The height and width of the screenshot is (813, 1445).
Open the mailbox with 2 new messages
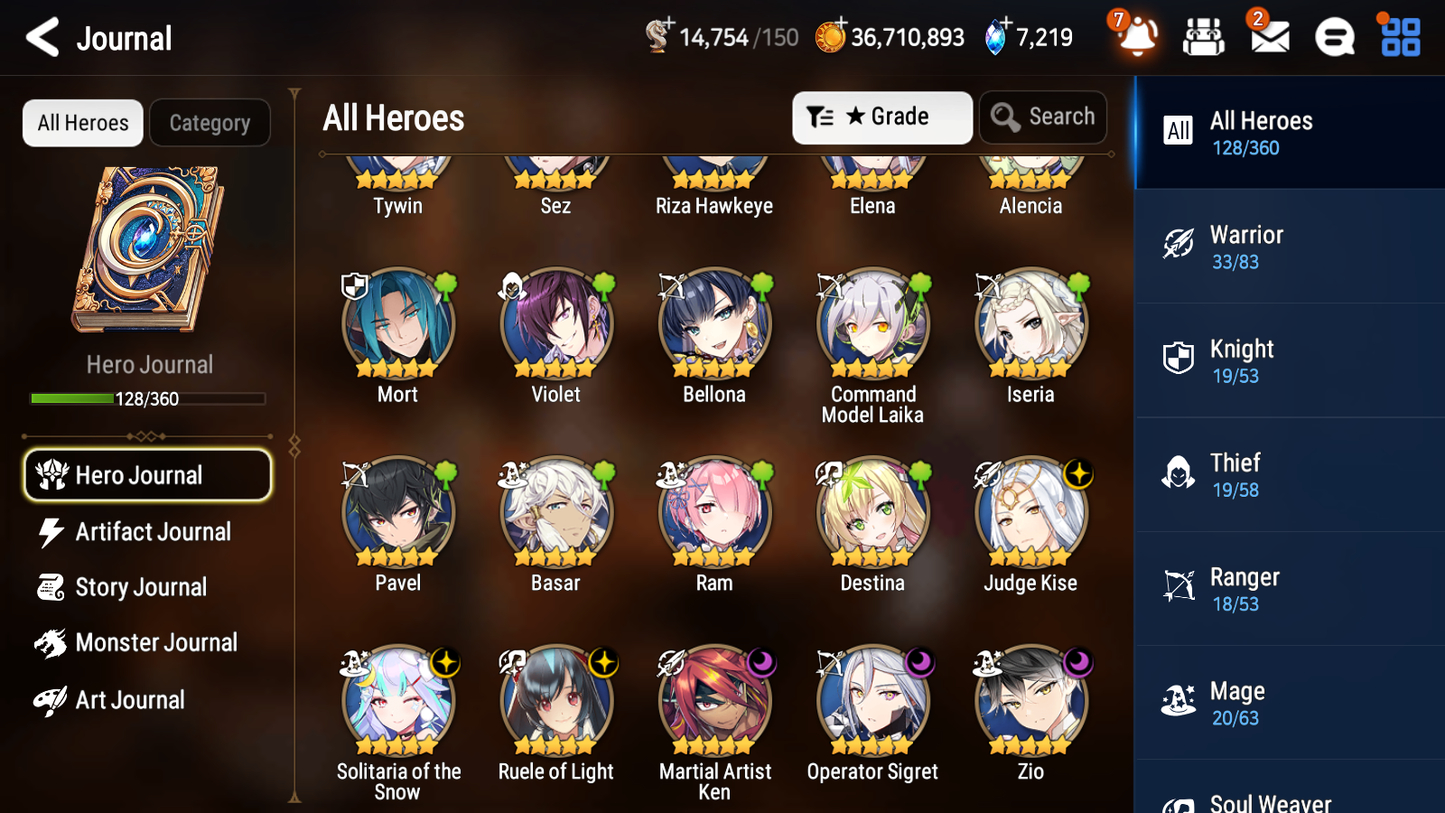[x=1268, y=36]
